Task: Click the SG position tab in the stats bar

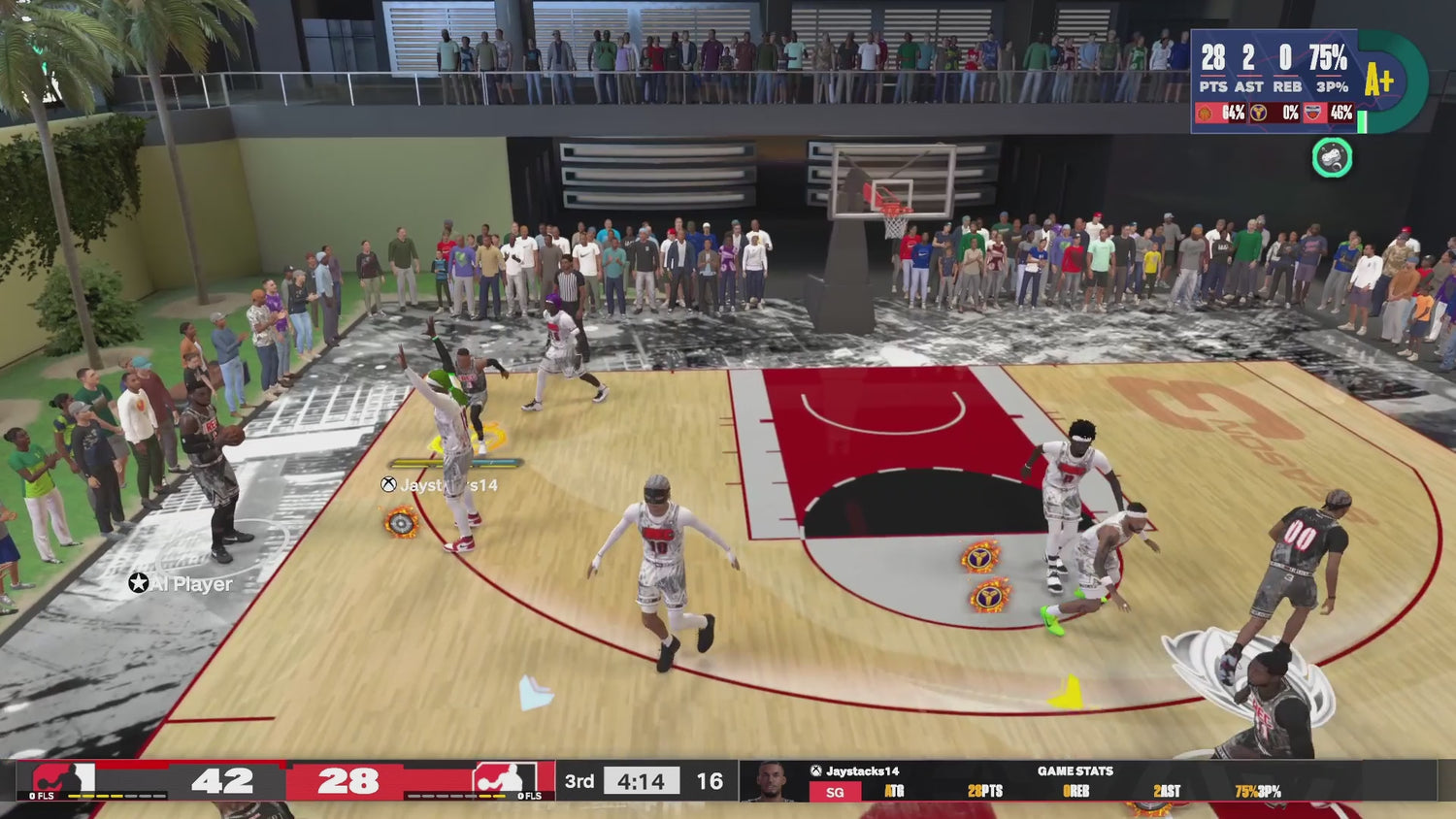Action: [x=835, y=793]
